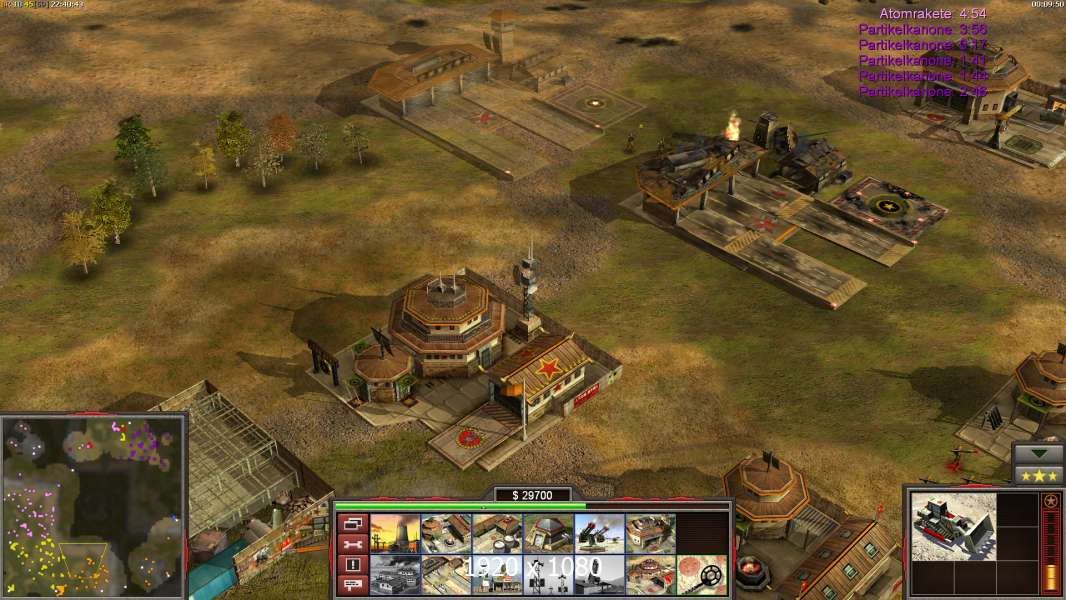Click the exclamation mark button
The height and width of the screenshot is (600, 1066).
point(352,565)
